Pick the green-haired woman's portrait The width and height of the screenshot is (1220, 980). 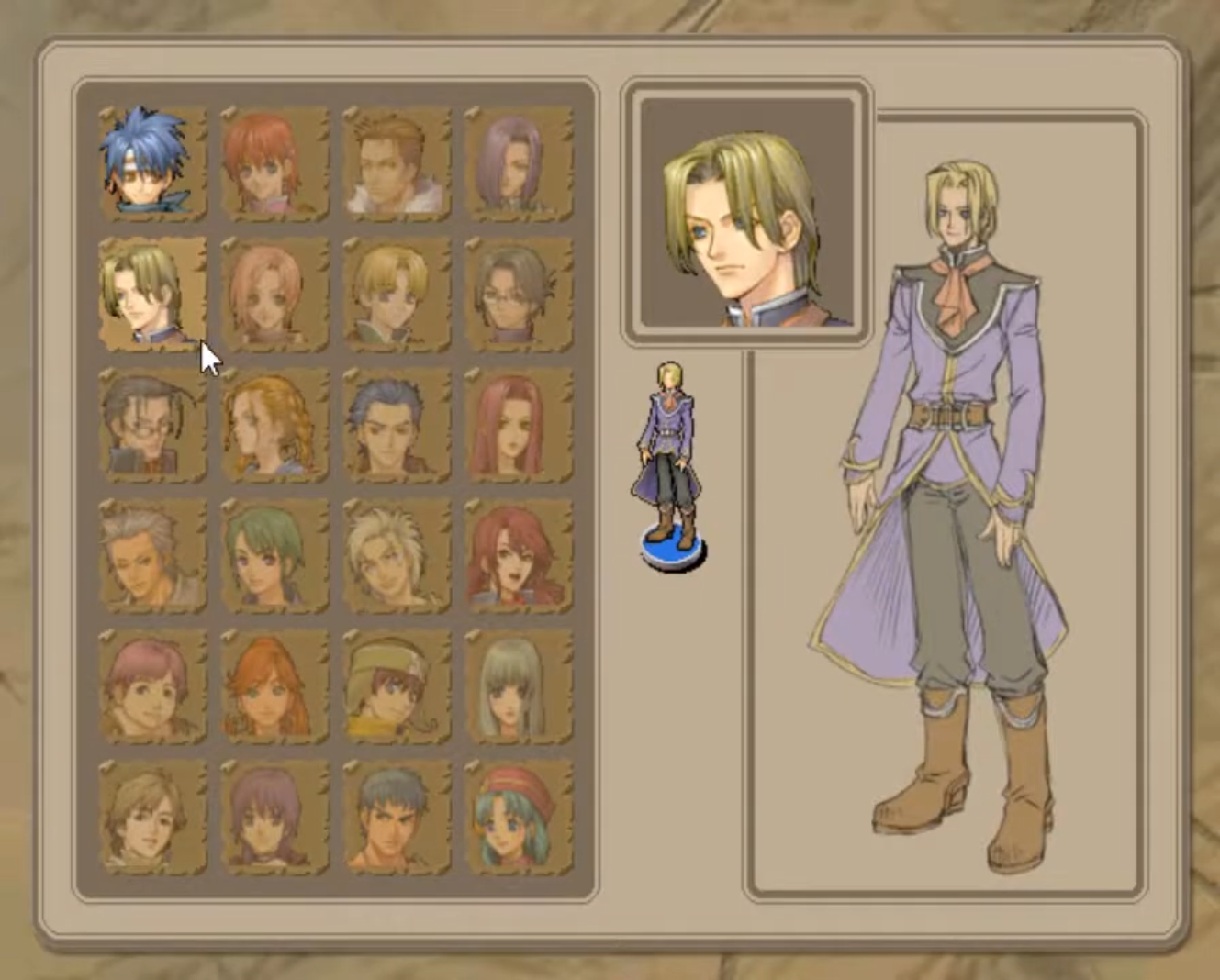pyautogui.click(x=275, y=555)
